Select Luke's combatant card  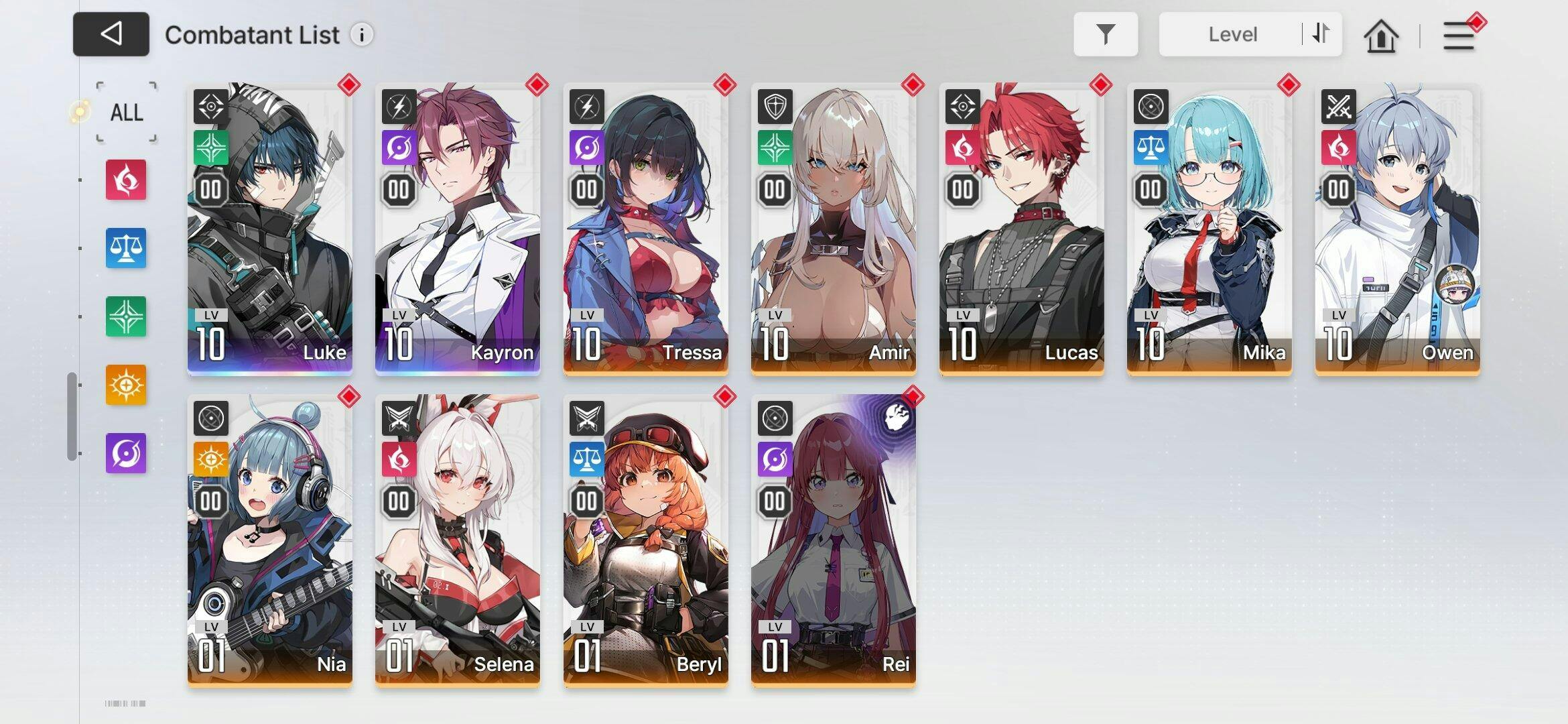pos(270,228)
